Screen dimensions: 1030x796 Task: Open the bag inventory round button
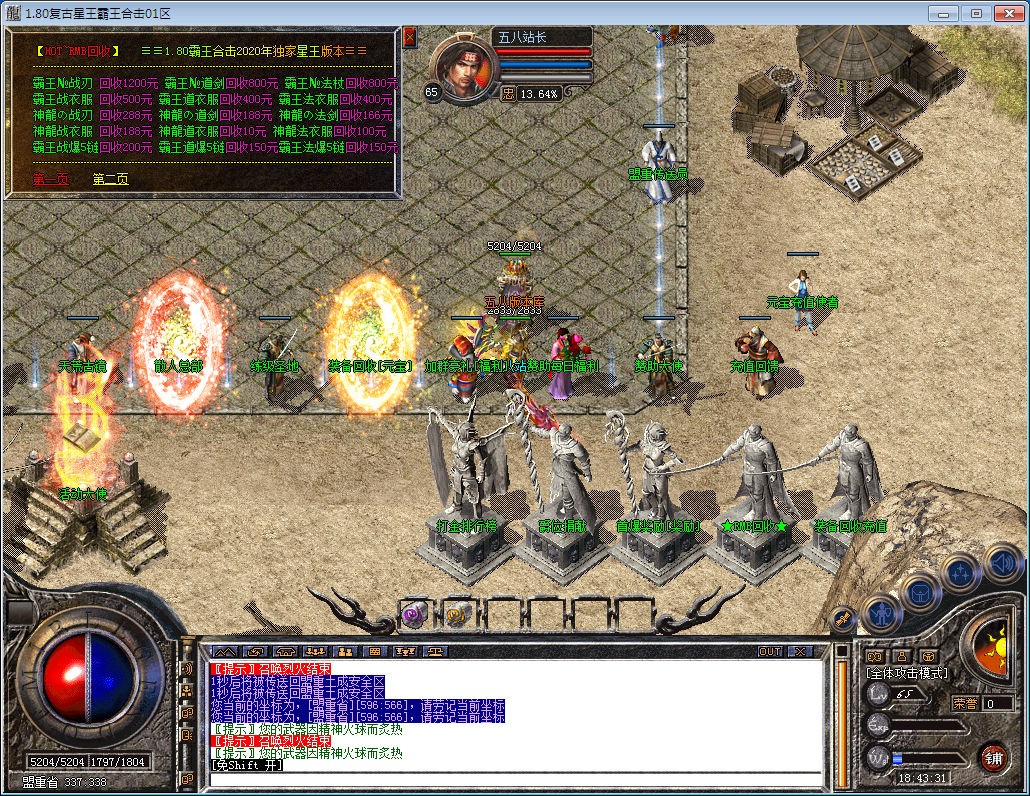tap(920, 592)
